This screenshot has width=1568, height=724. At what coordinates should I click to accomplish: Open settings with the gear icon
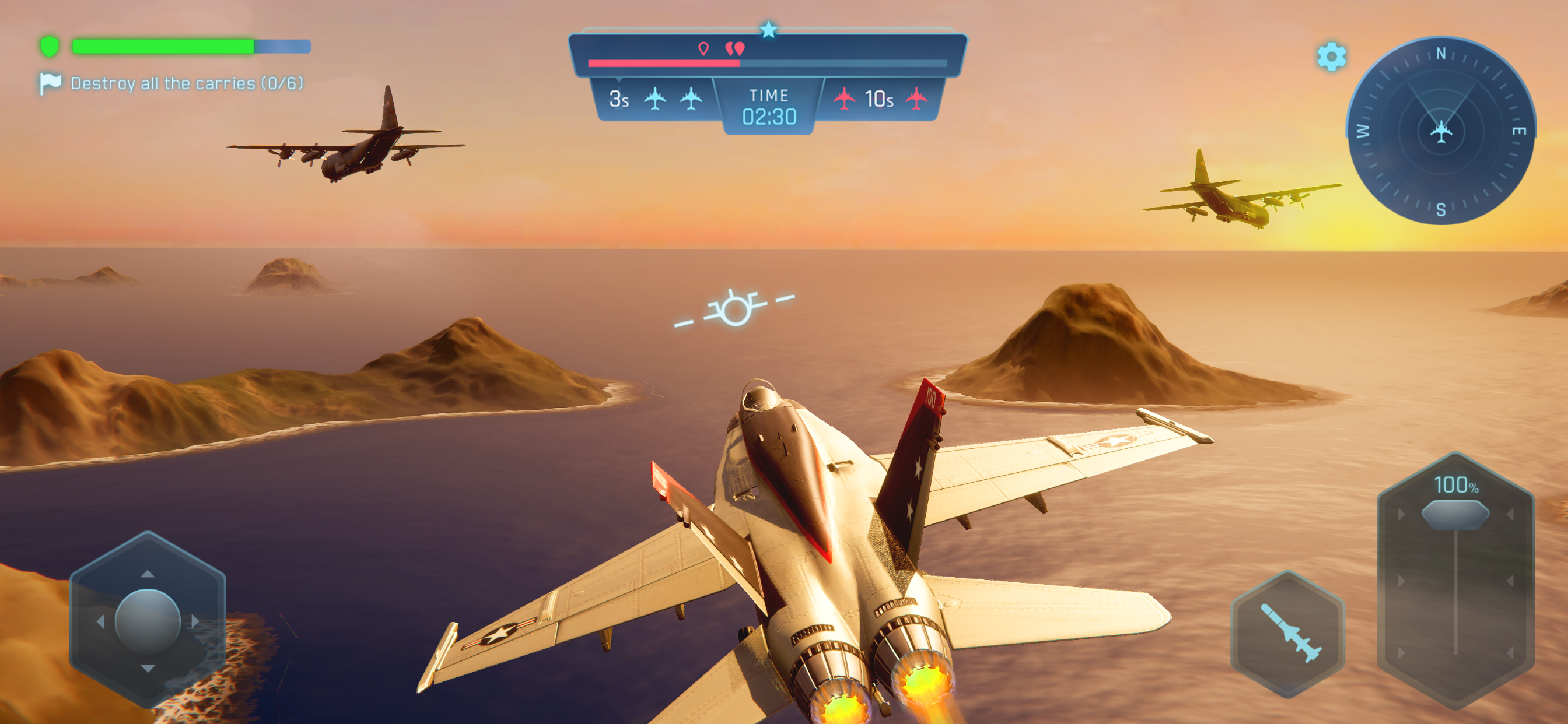(1331, 57)
